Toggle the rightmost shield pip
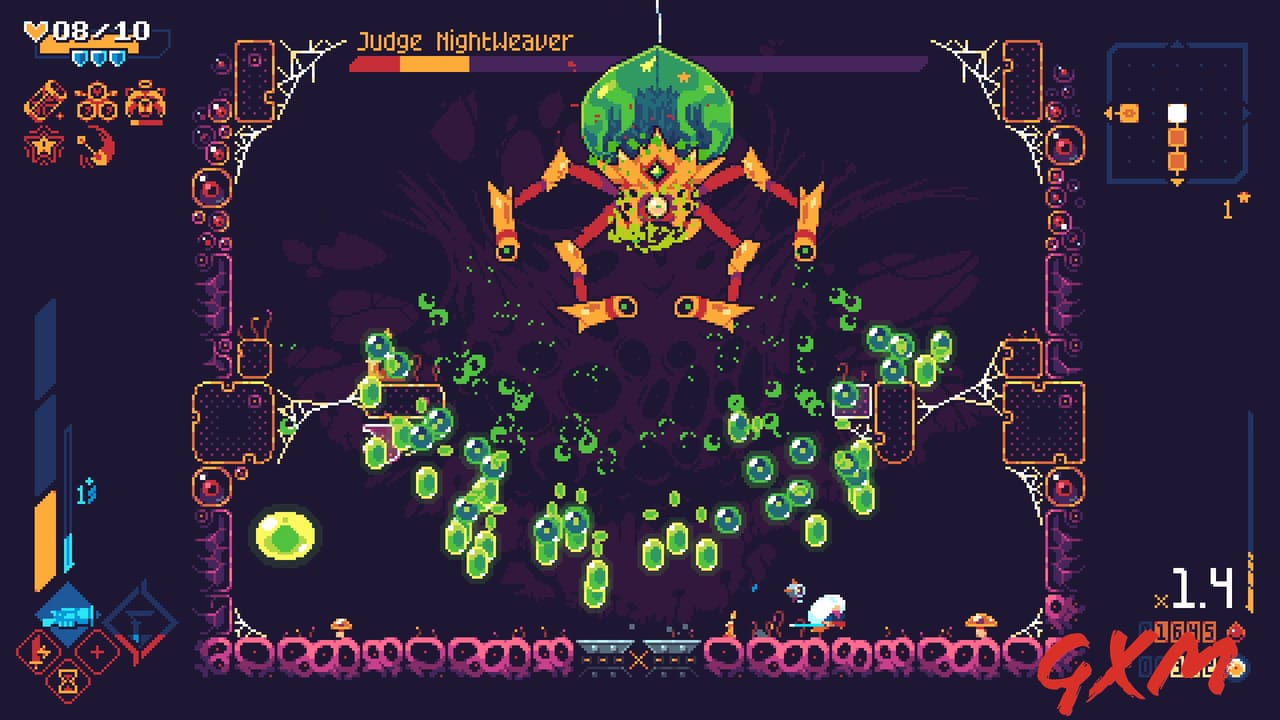1280x720 pixels. (117, 58)
